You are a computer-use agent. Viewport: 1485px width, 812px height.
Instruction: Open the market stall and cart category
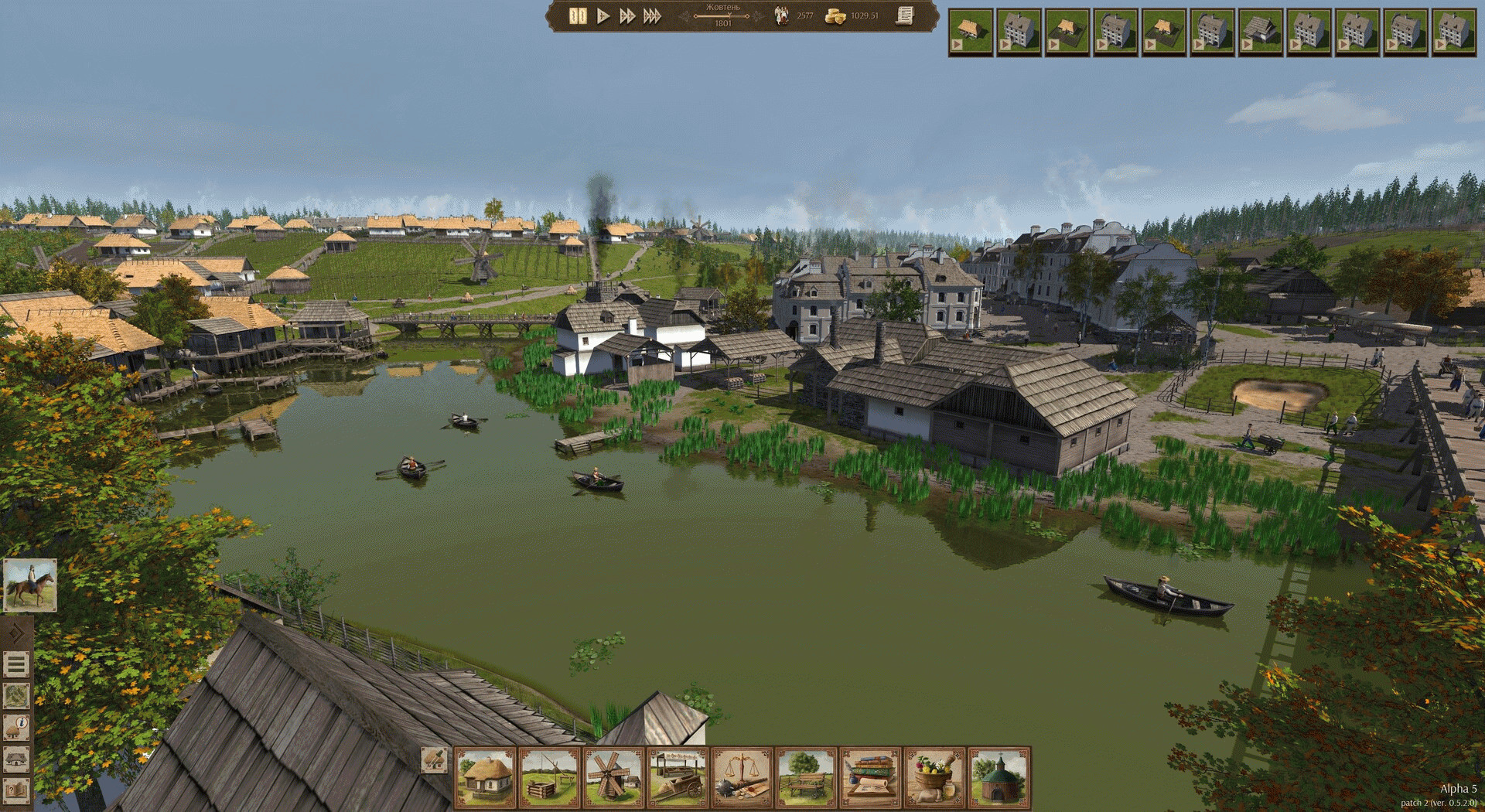(x=678, y=778)
